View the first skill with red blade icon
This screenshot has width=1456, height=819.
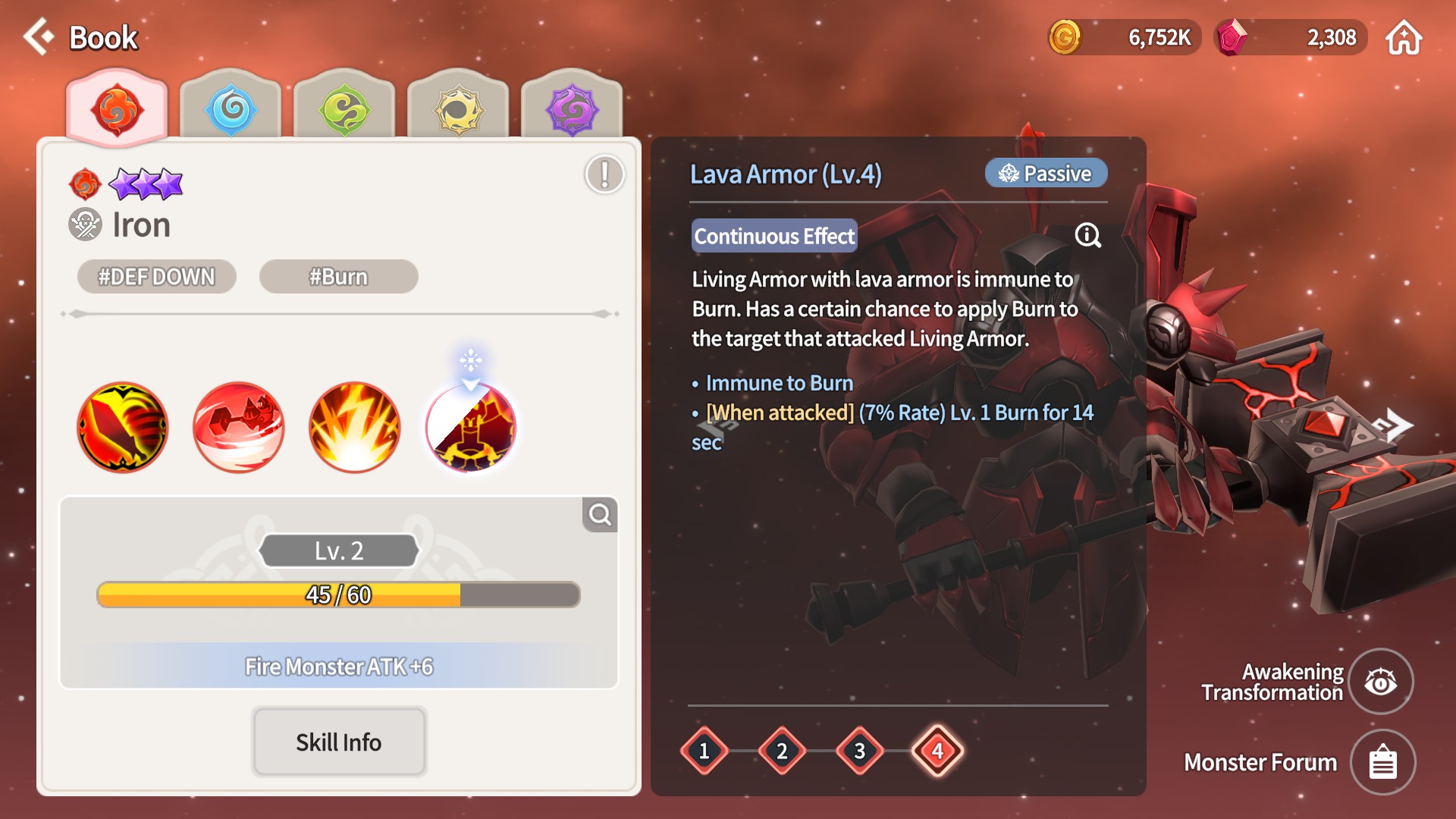123,427
